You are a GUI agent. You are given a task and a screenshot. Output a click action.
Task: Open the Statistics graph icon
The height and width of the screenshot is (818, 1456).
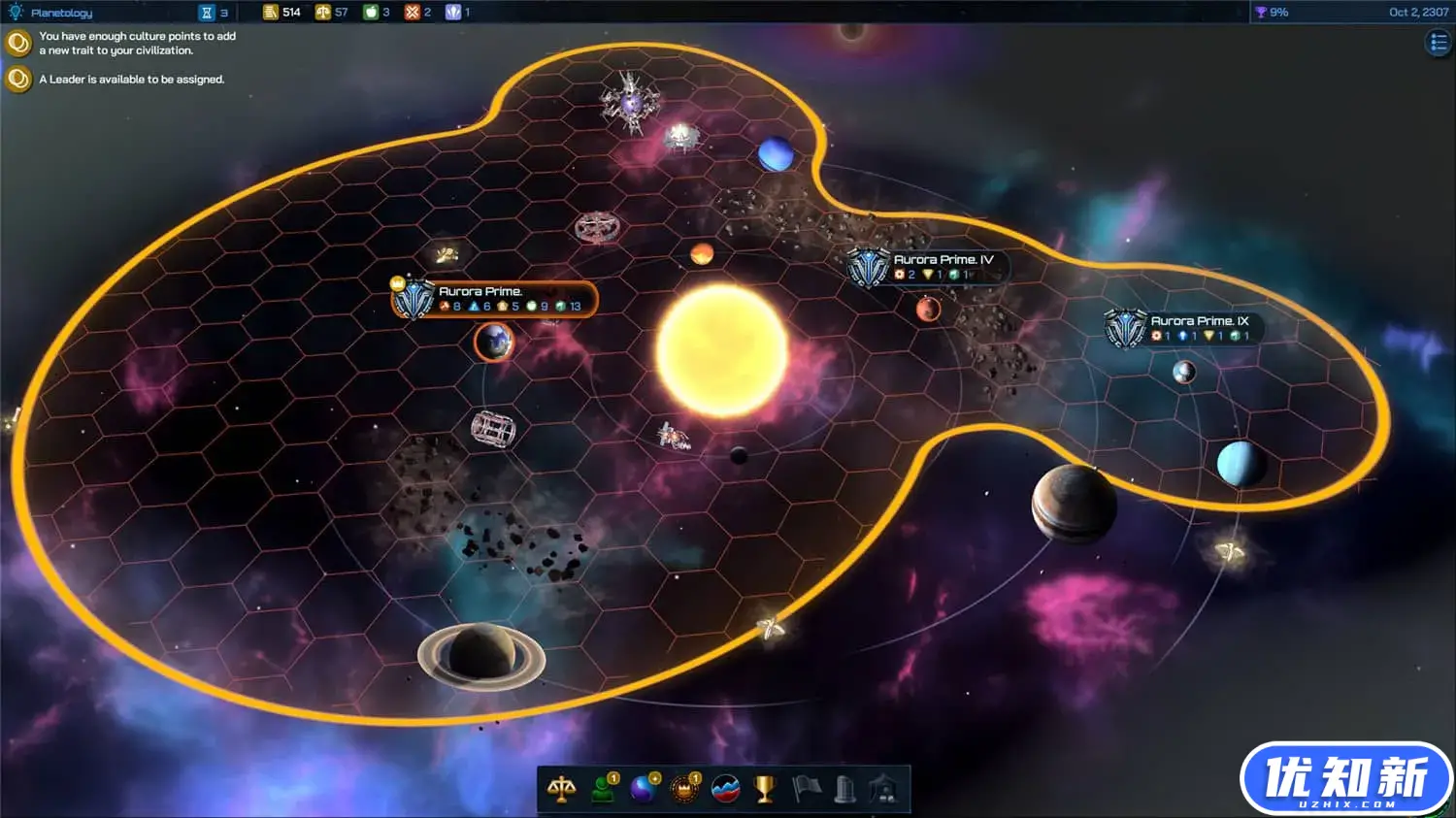tap(725, 788)
